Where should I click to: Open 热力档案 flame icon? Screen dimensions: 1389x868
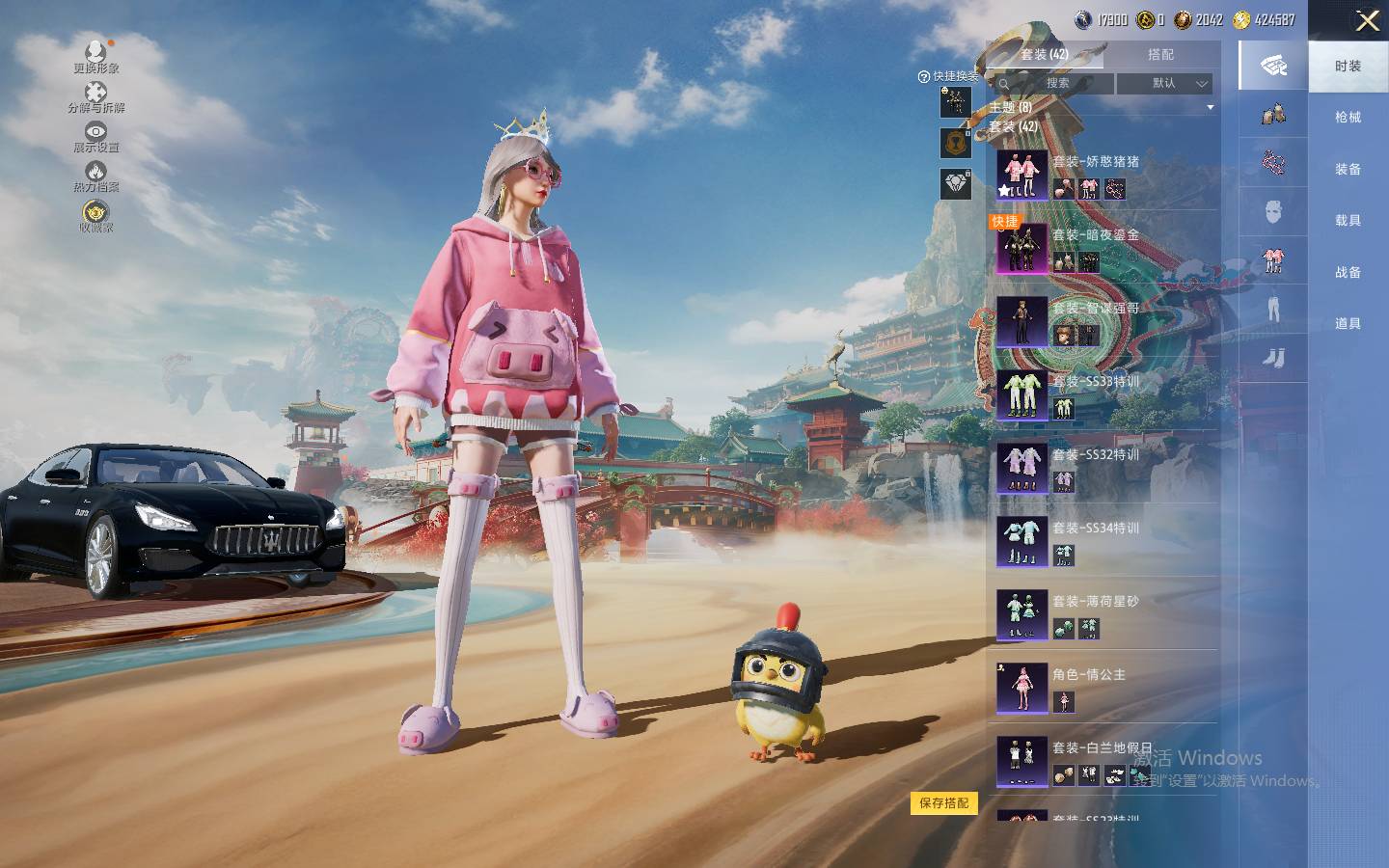95,176
